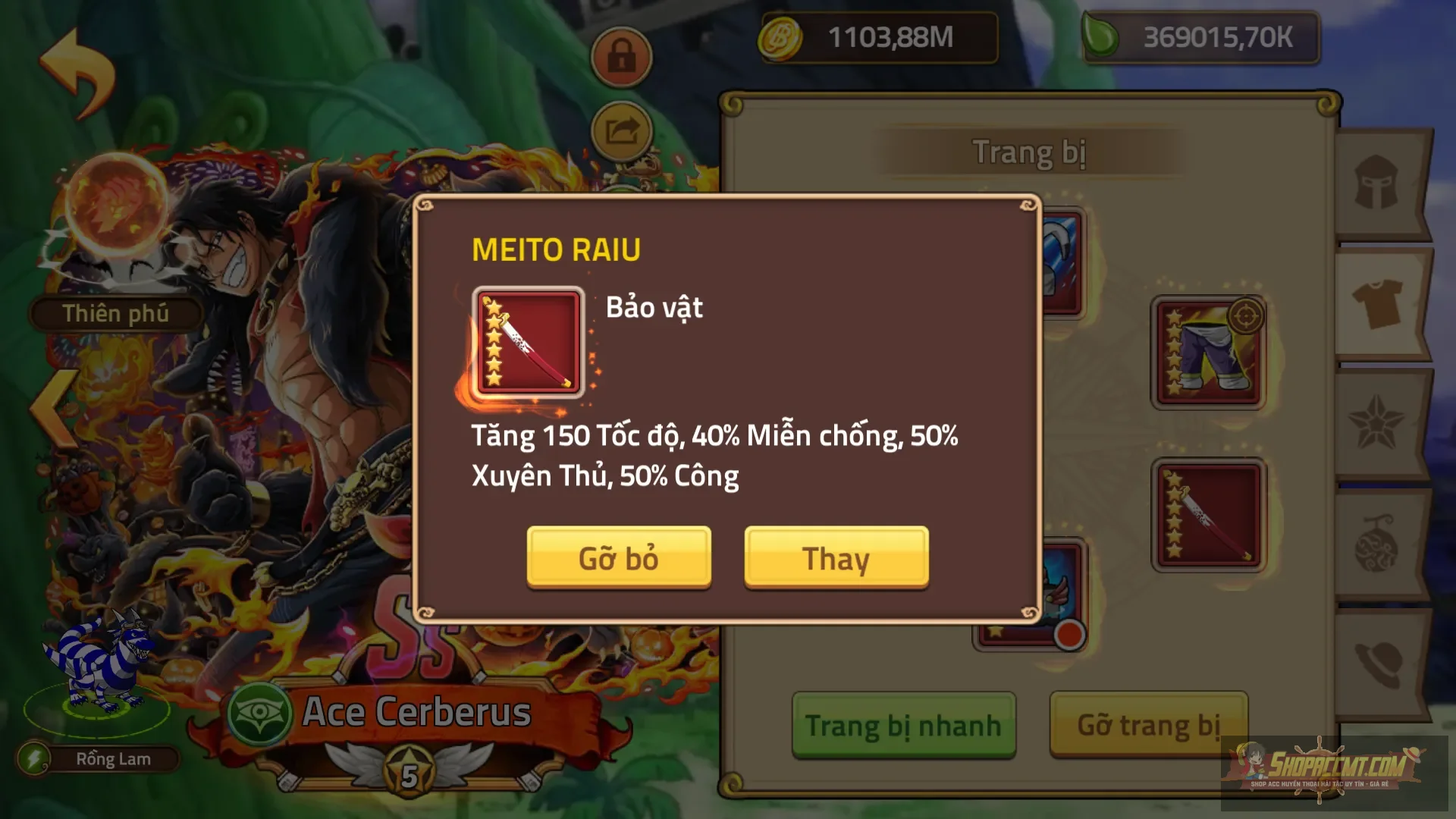The height and width of the screenshot is (819, 1456).
Task: Choose the Thay button
Action: (836, 557)
